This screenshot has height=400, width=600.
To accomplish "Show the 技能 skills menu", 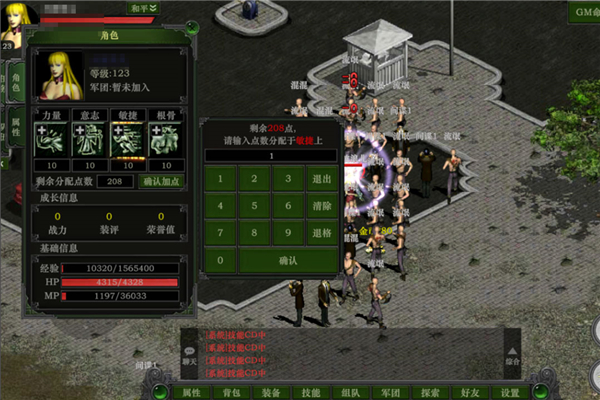I will tap(311, 392).
